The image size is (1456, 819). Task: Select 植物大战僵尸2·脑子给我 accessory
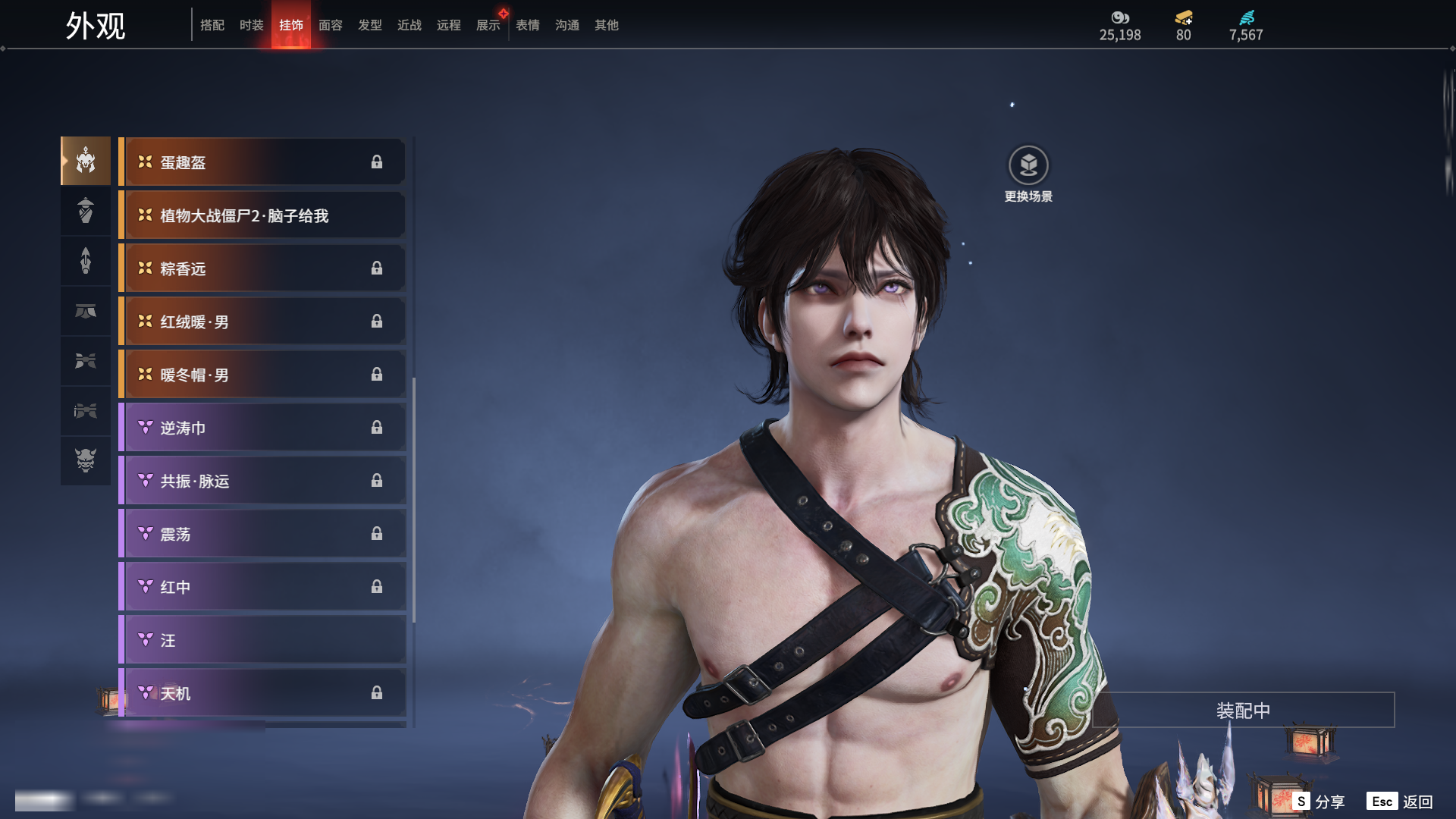click(262, 216)
